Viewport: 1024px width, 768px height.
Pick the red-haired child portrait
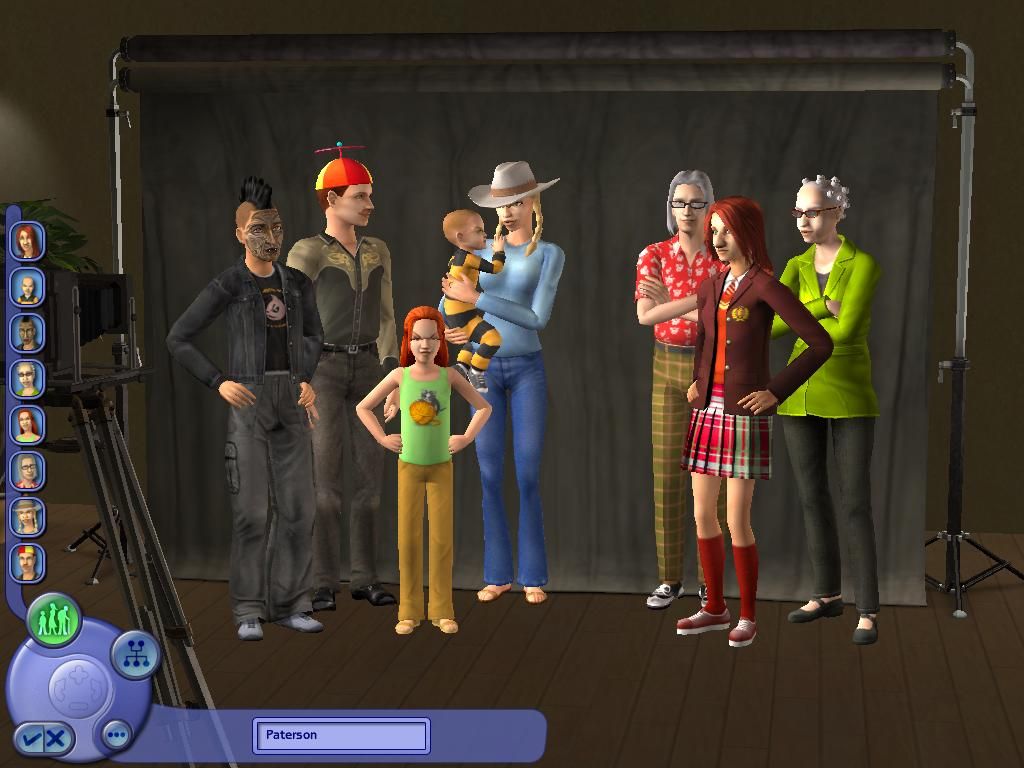[x=27, y=425]
